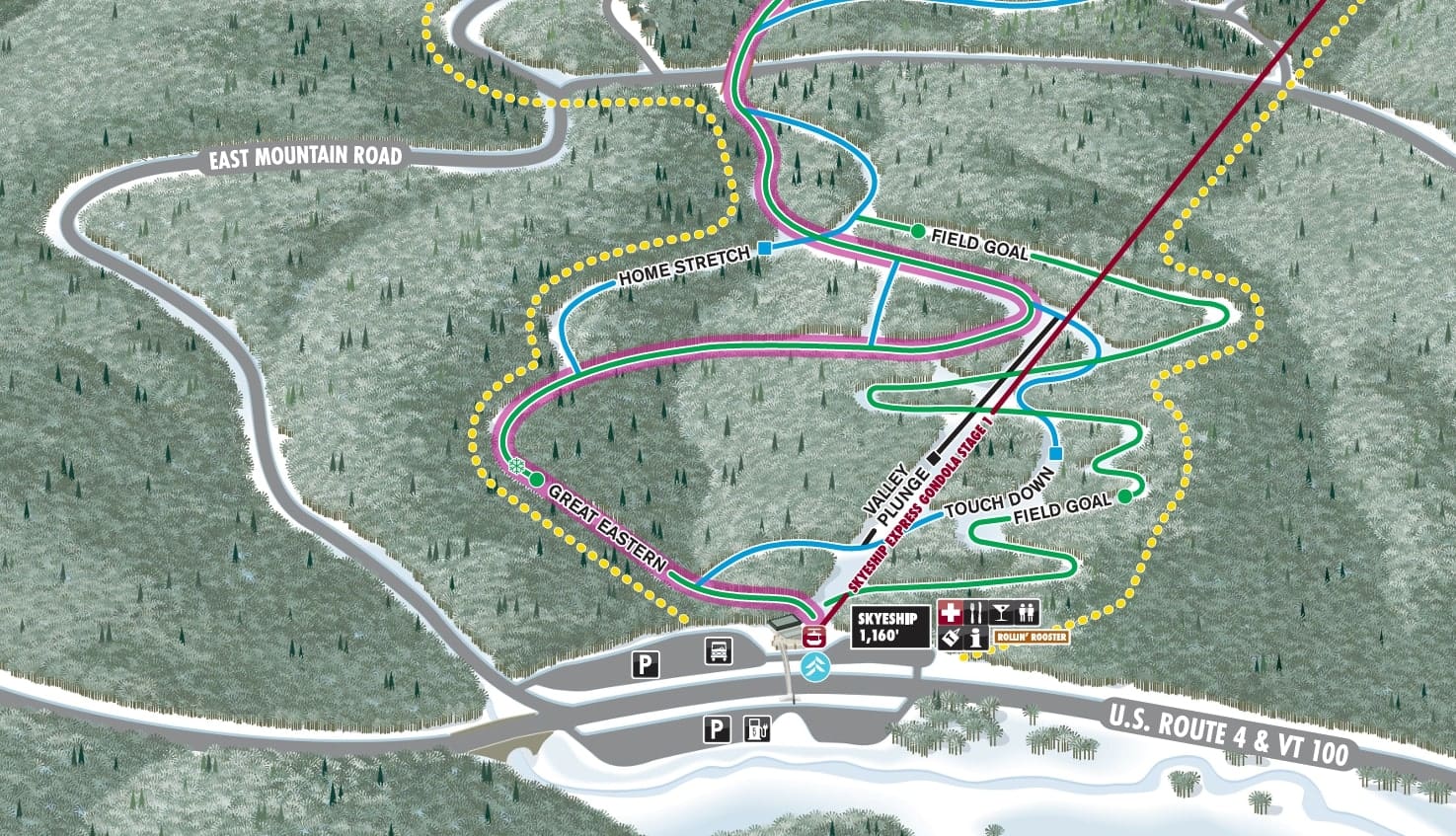Click the red gondola station icon
1456x836 pixels.
point(815,635)
